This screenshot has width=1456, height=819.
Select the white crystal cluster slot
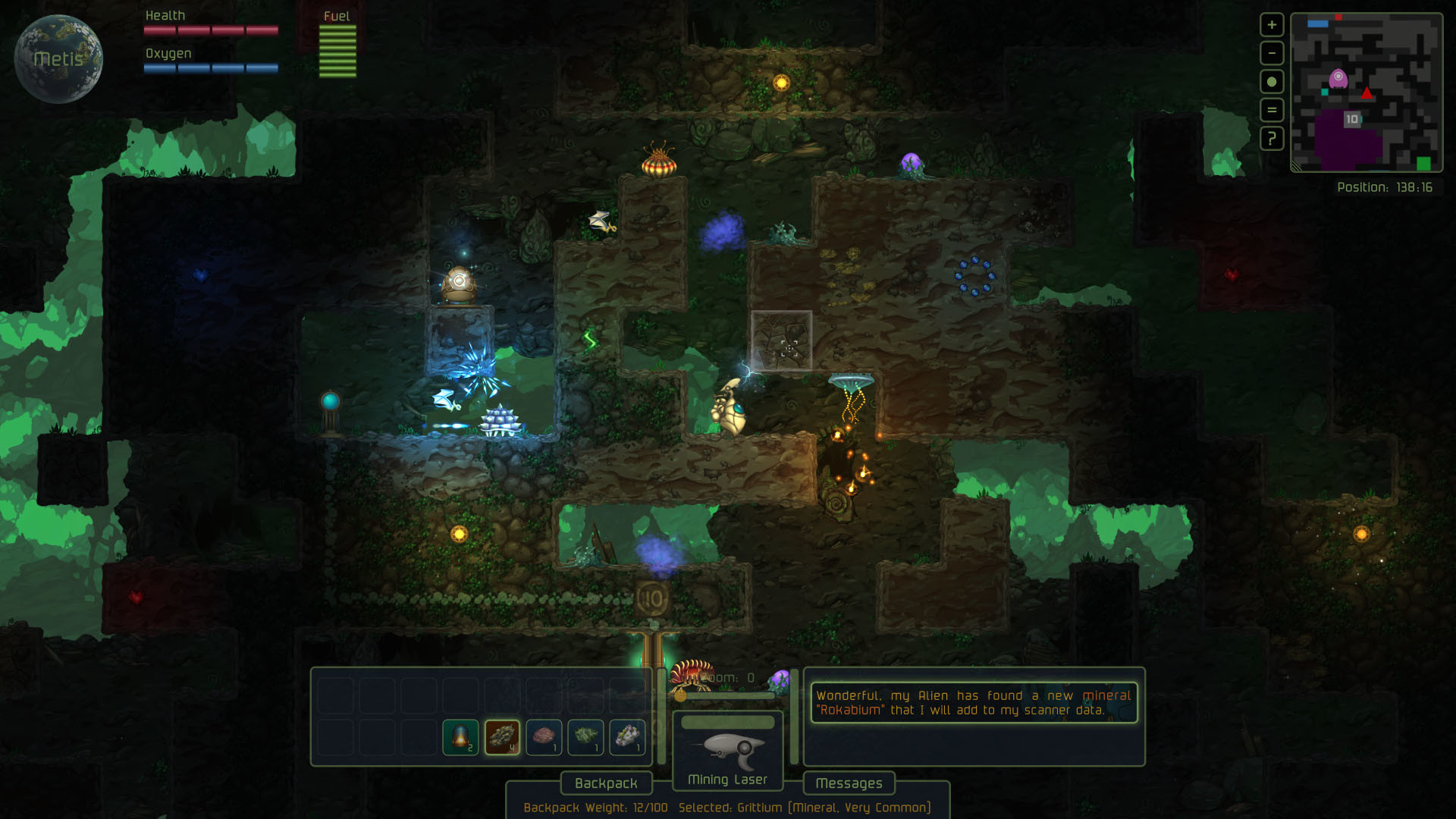[x=627, y=736]
